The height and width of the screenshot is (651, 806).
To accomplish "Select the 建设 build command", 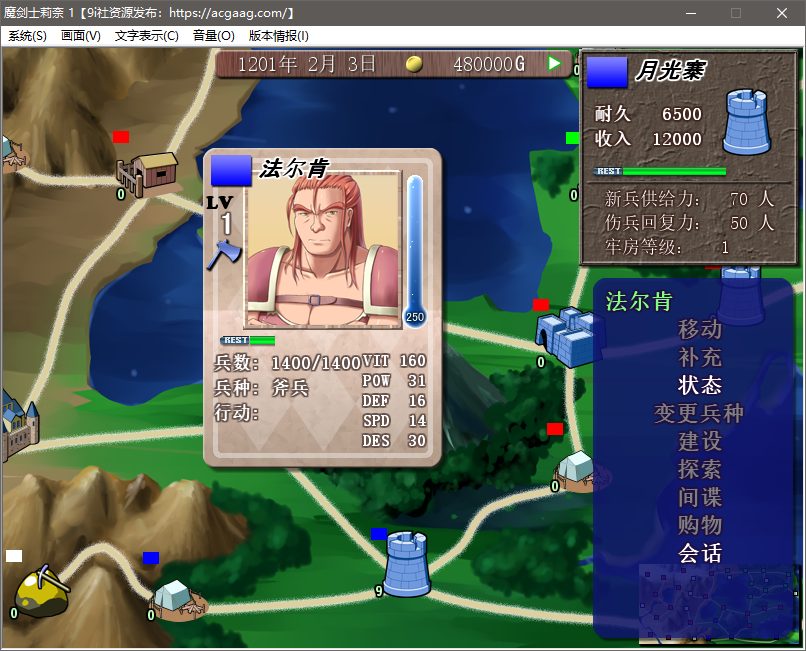I will [x=700, y=441].
